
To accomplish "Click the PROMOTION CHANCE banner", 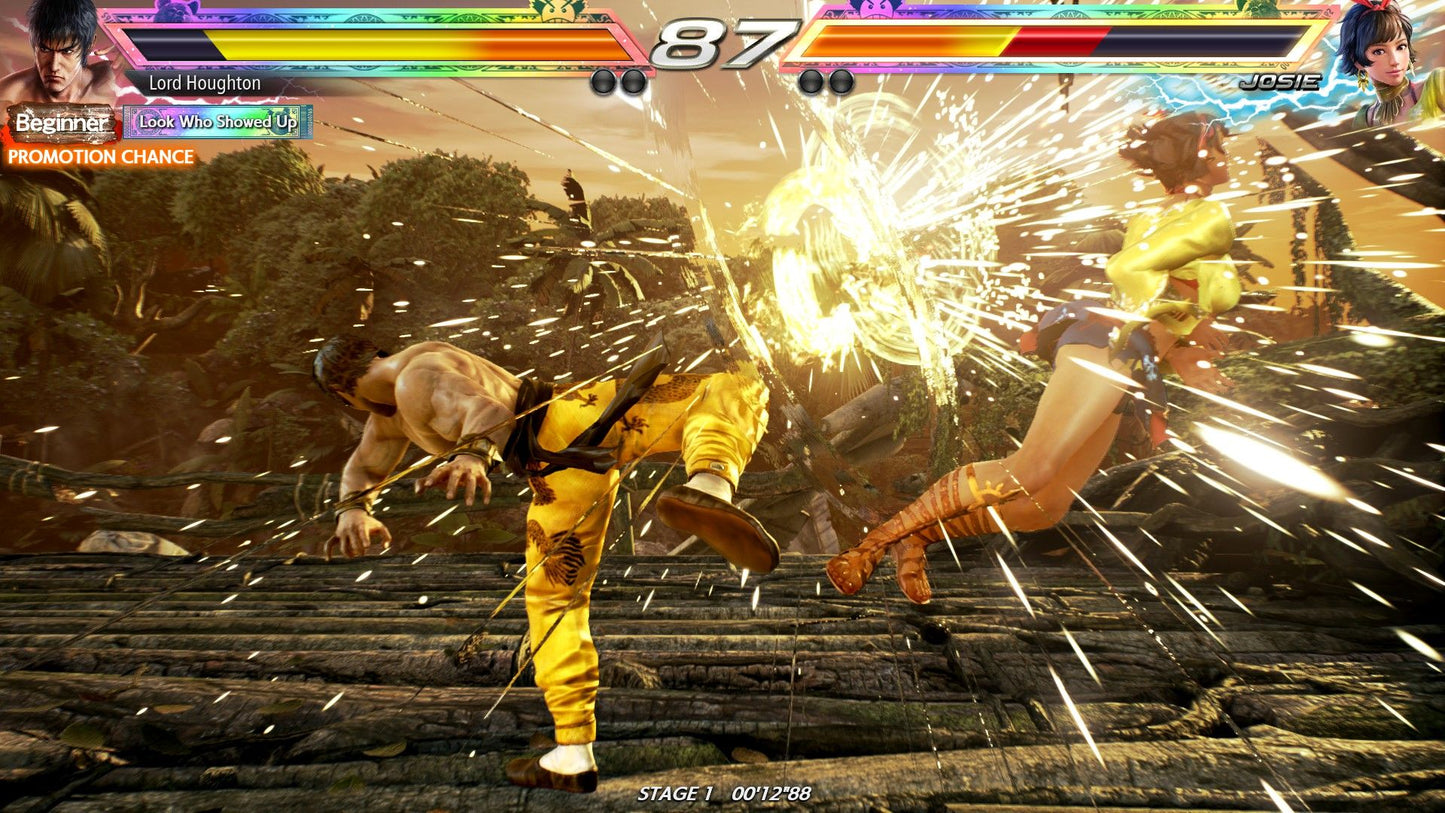I will point(100,157).
